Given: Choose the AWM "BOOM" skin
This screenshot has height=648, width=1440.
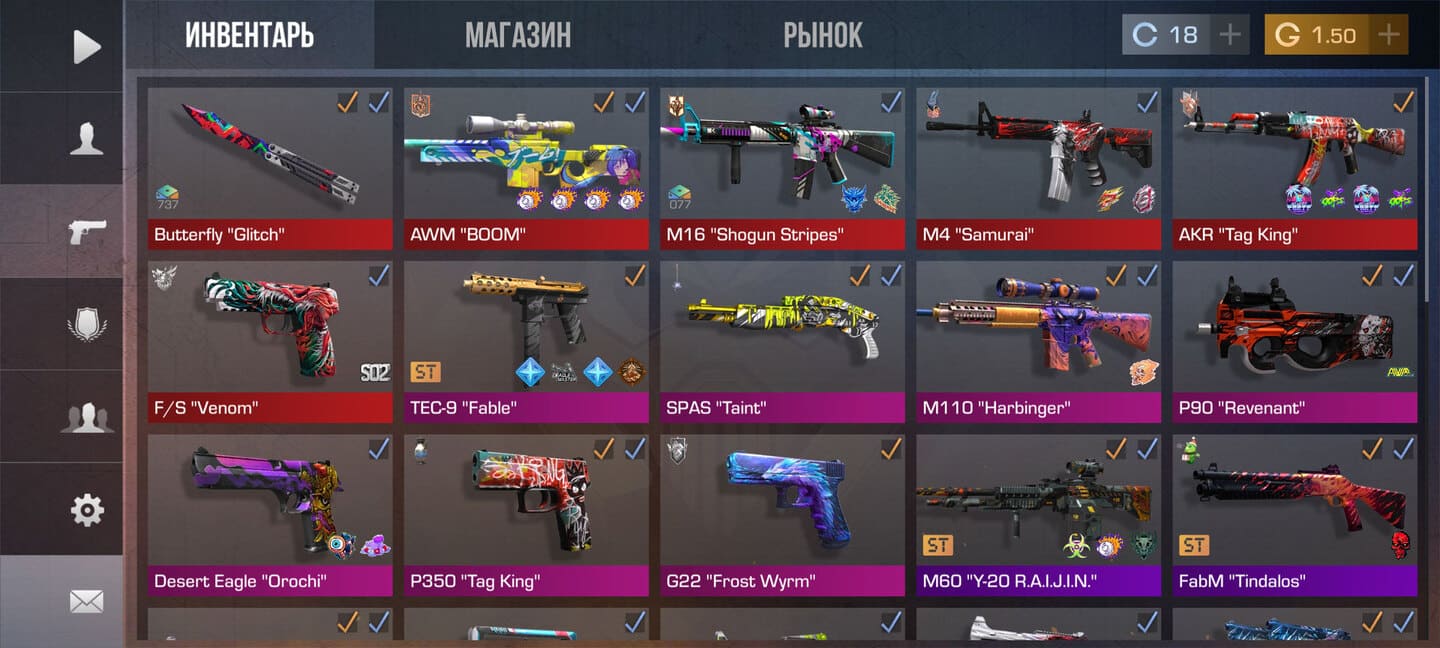Looking at the screenshot, I should (x=526, y=160).
